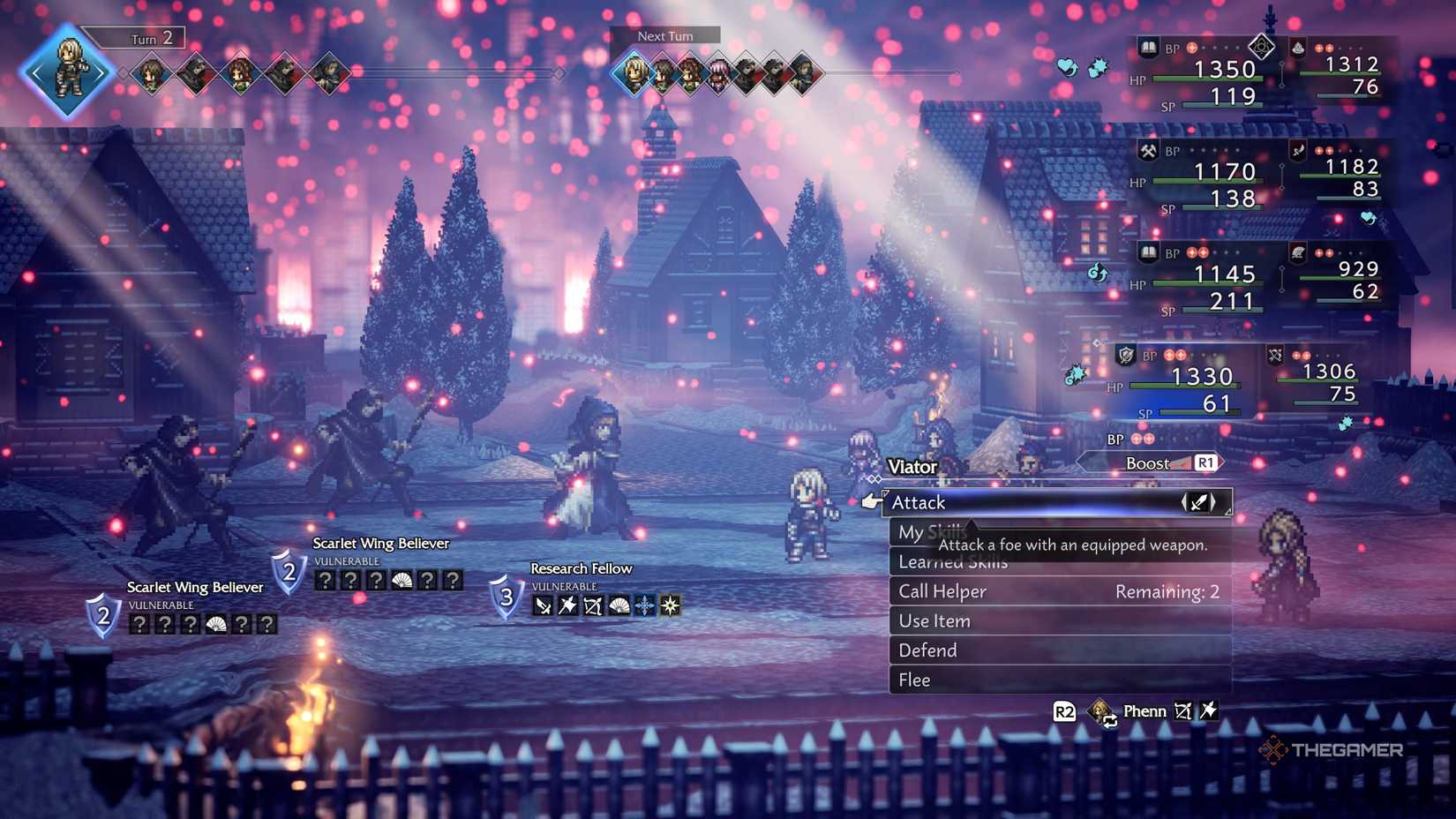The image size is (1456, 819).
Task: Click the left arrow on the Attack weapon selector
Action: click(1183, 500)
